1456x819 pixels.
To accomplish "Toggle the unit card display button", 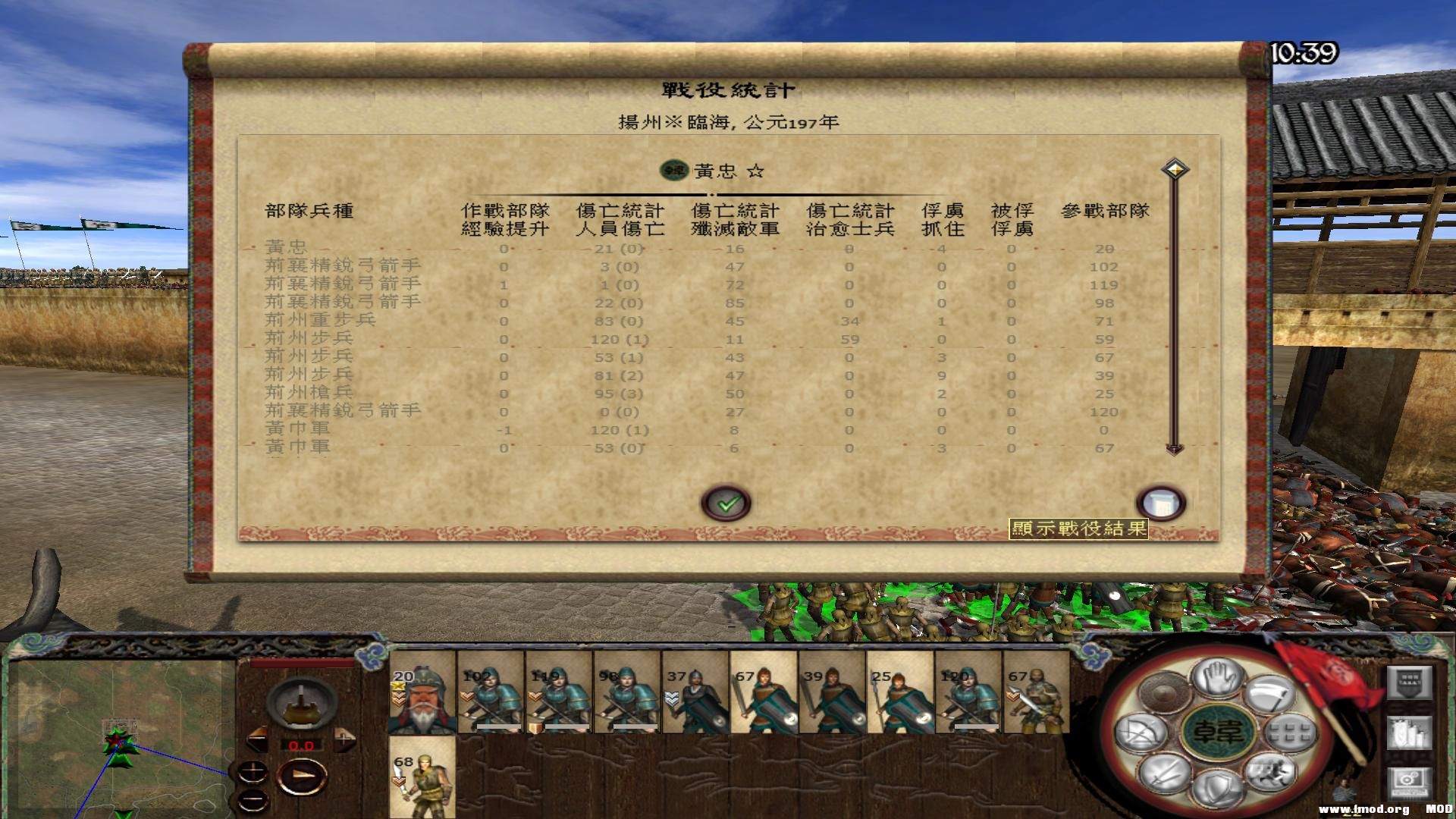I will [x=1410, y=732].
